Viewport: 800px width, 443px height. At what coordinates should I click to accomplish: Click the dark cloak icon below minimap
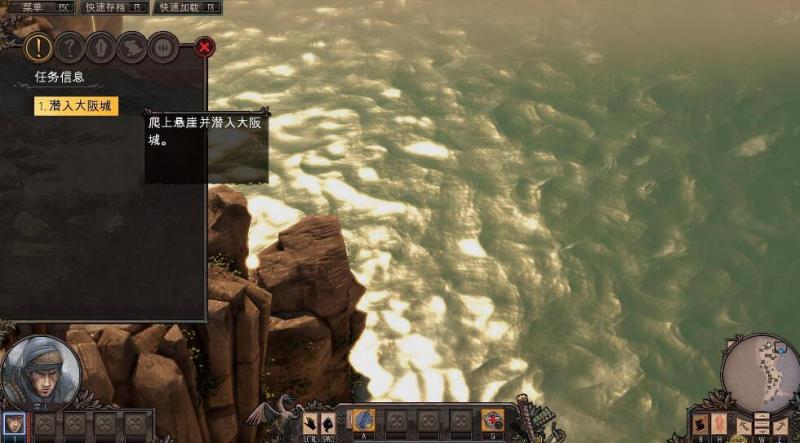701,424
